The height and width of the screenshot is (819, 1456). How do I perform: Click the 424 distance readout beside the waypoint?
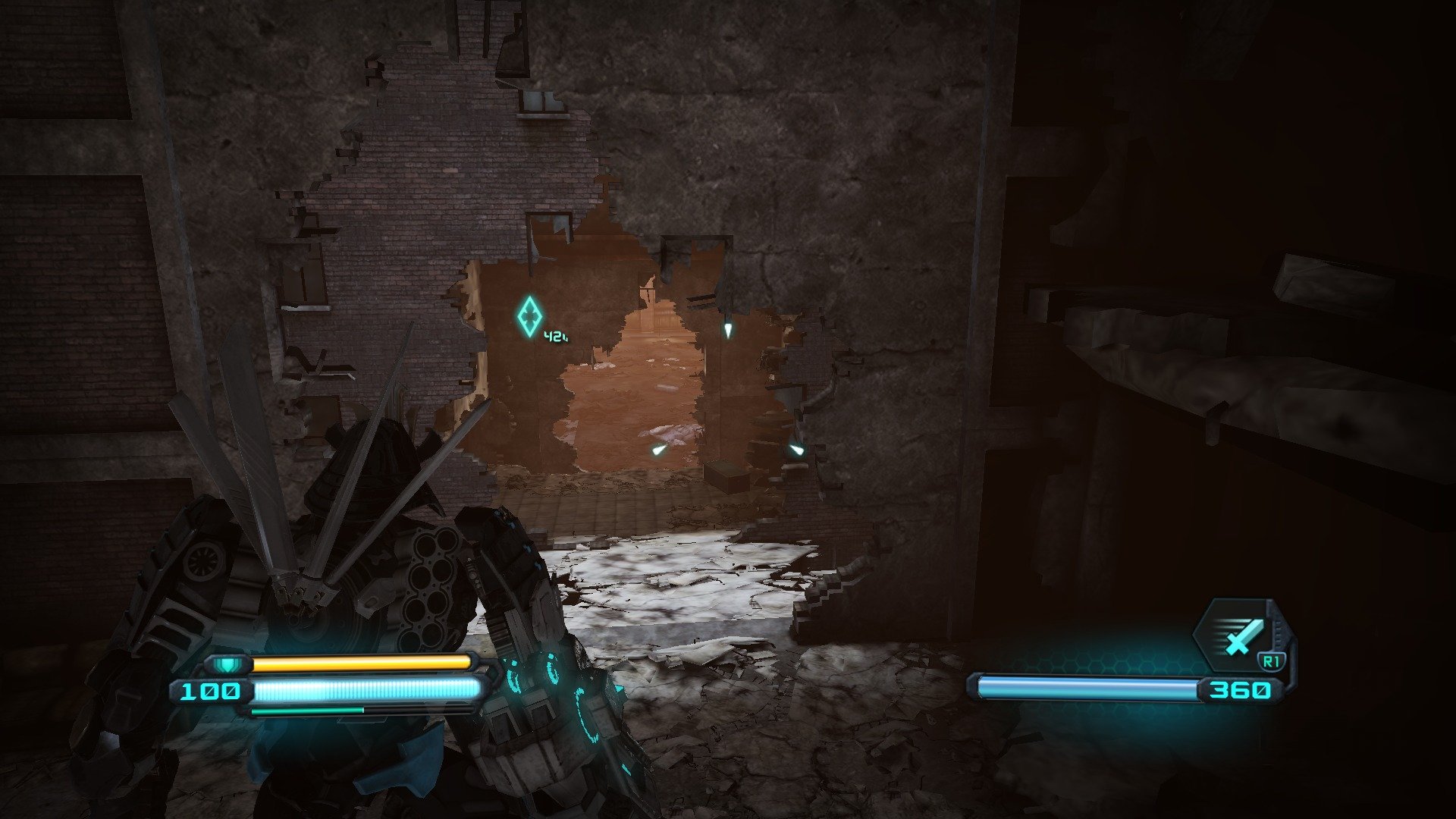[554, 337]
